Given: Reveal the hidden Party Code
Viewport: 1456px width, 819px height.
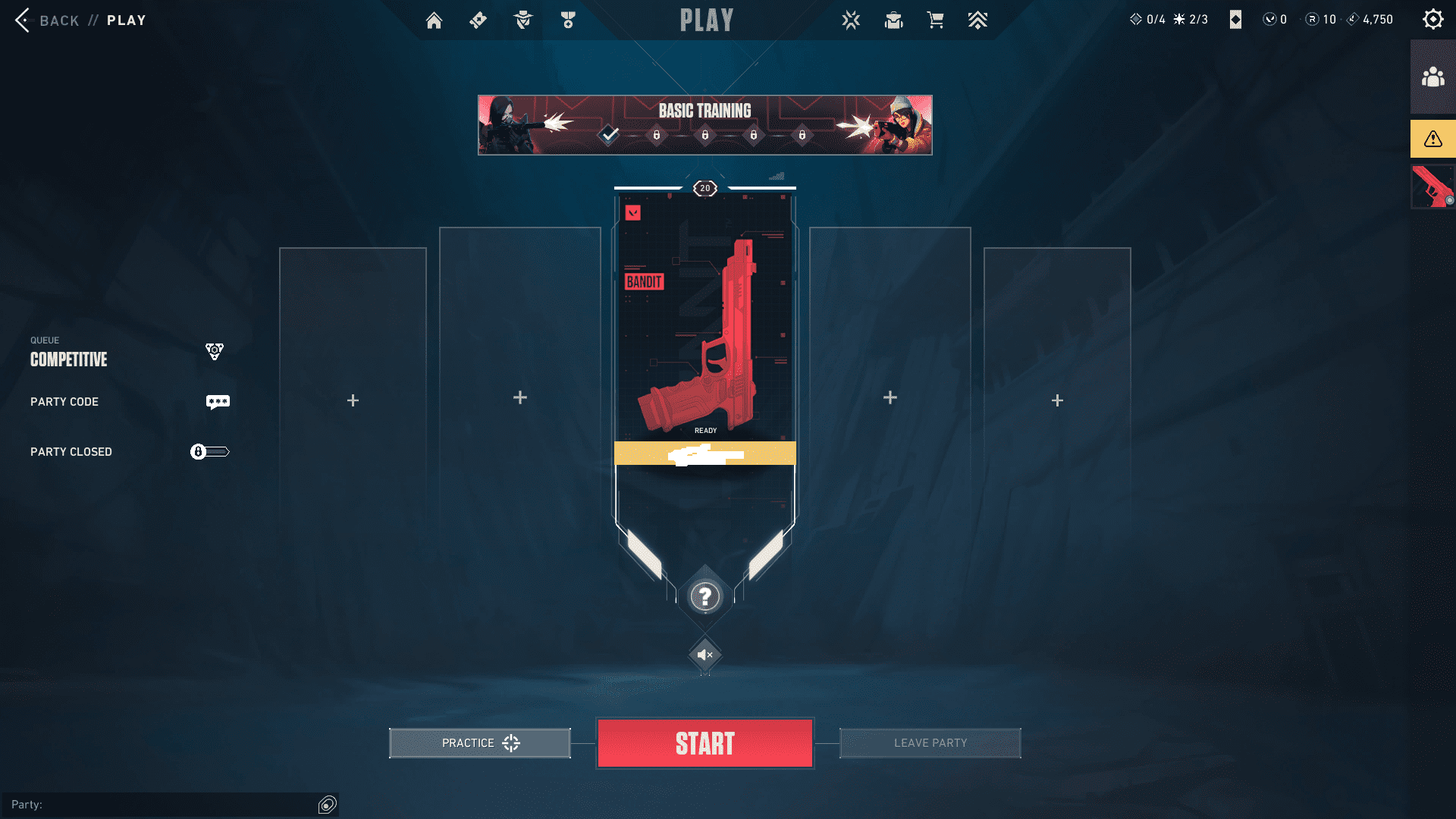Looking at the screenshot, I should 218,402.
